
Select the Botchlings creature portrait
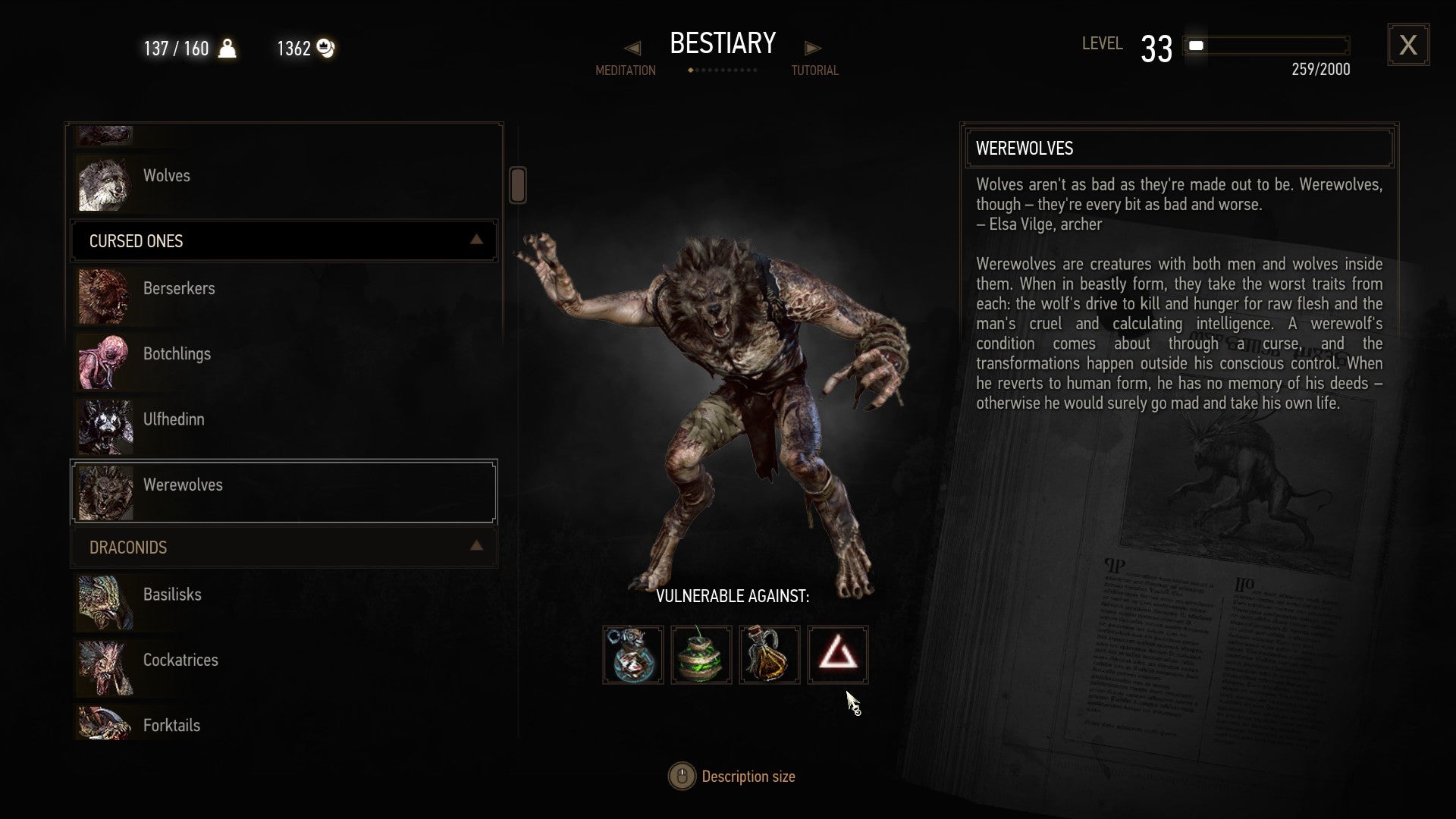tap(105, 362)
